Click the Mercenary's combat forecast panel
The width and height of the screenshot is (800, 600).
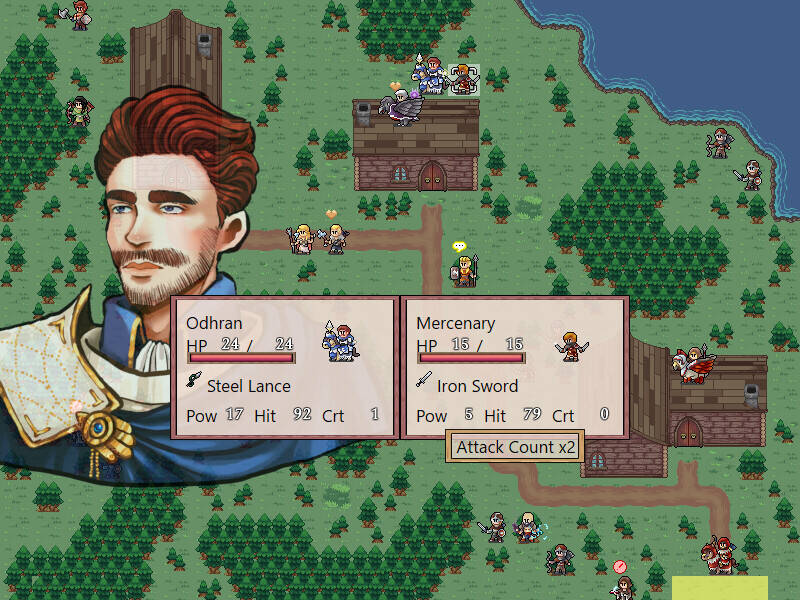click(x=514, y=367)
